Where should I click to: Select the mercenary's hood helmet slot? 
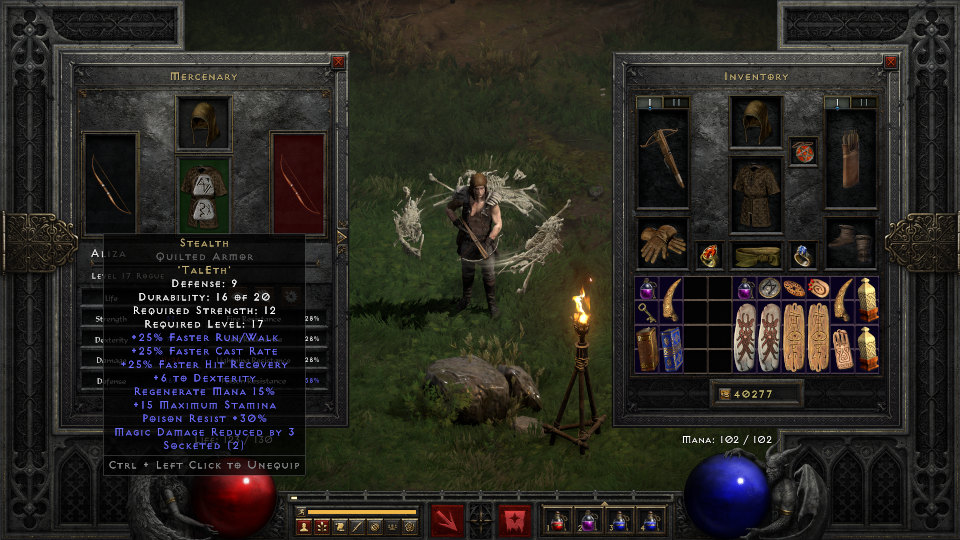click(204, 122)
